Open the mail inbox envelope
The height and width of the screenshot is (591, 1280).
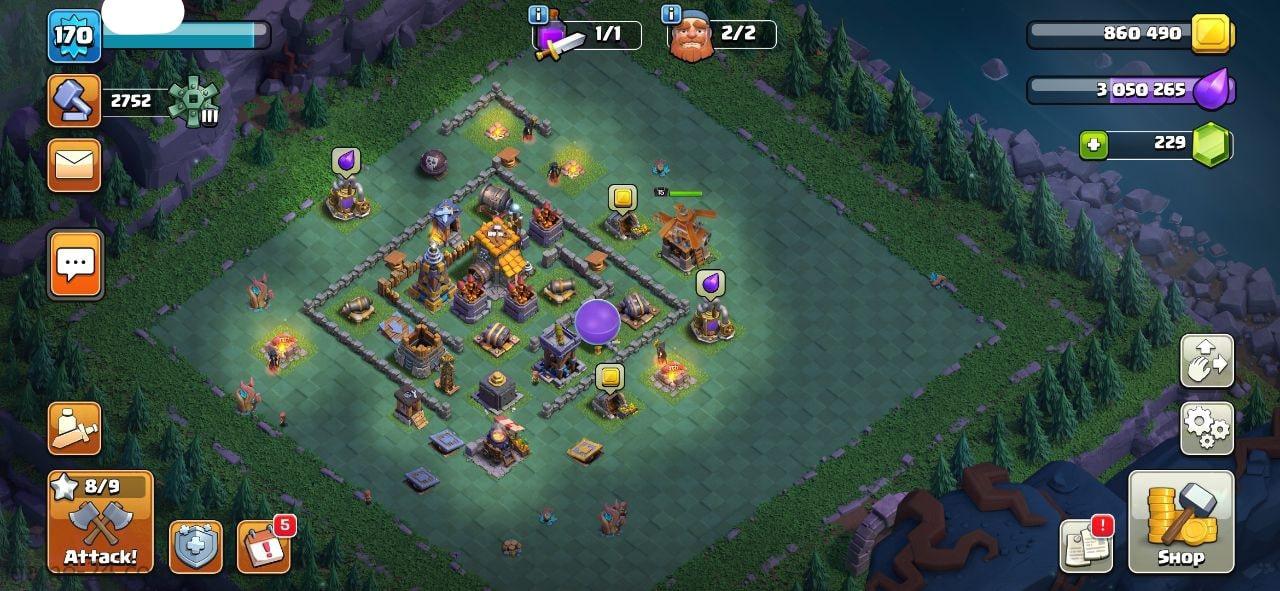click(x=75, y=165)
